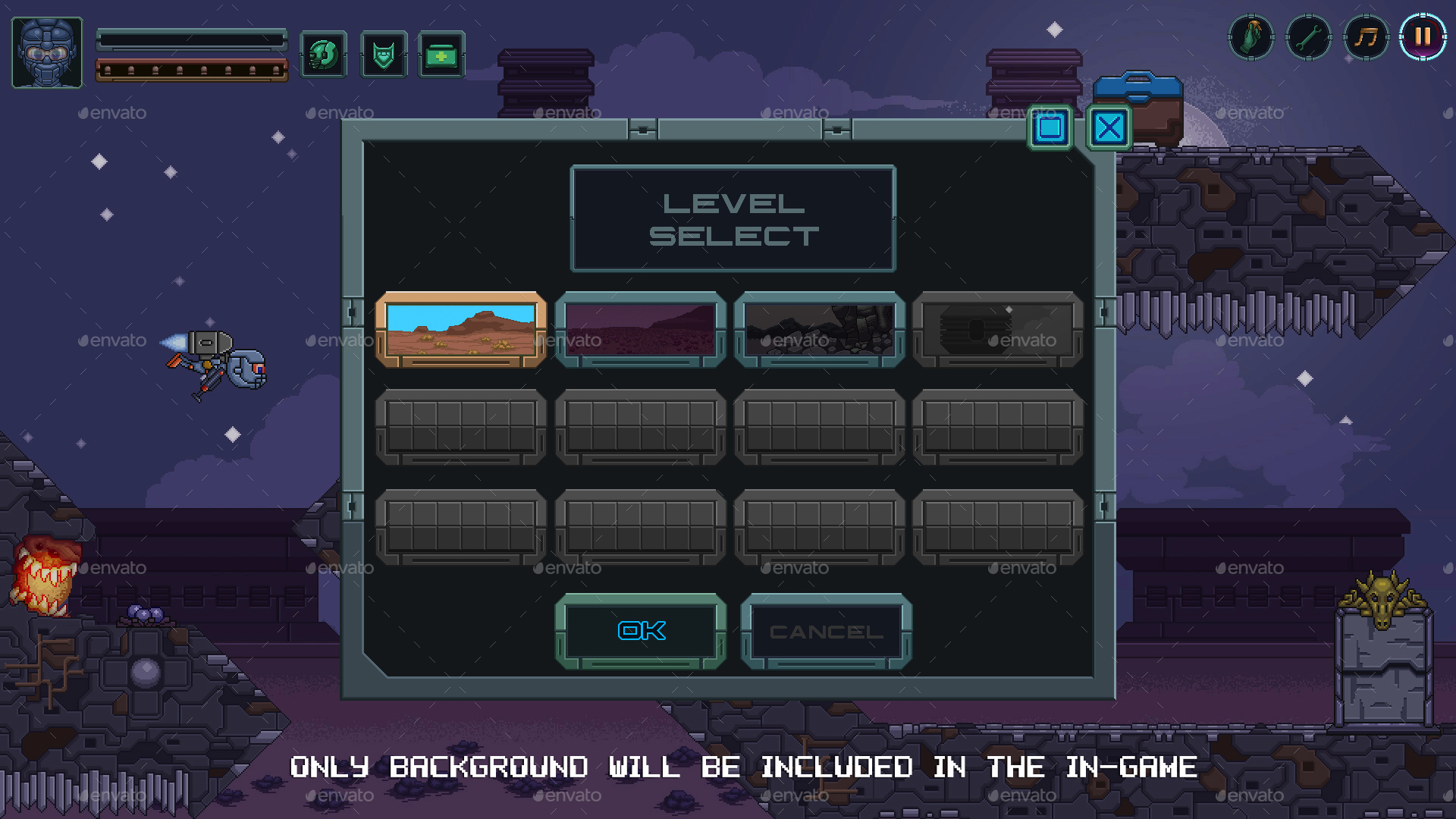Click the Level Select title panel
Viewport: 1456px width, 819px height.
[733, 218]
